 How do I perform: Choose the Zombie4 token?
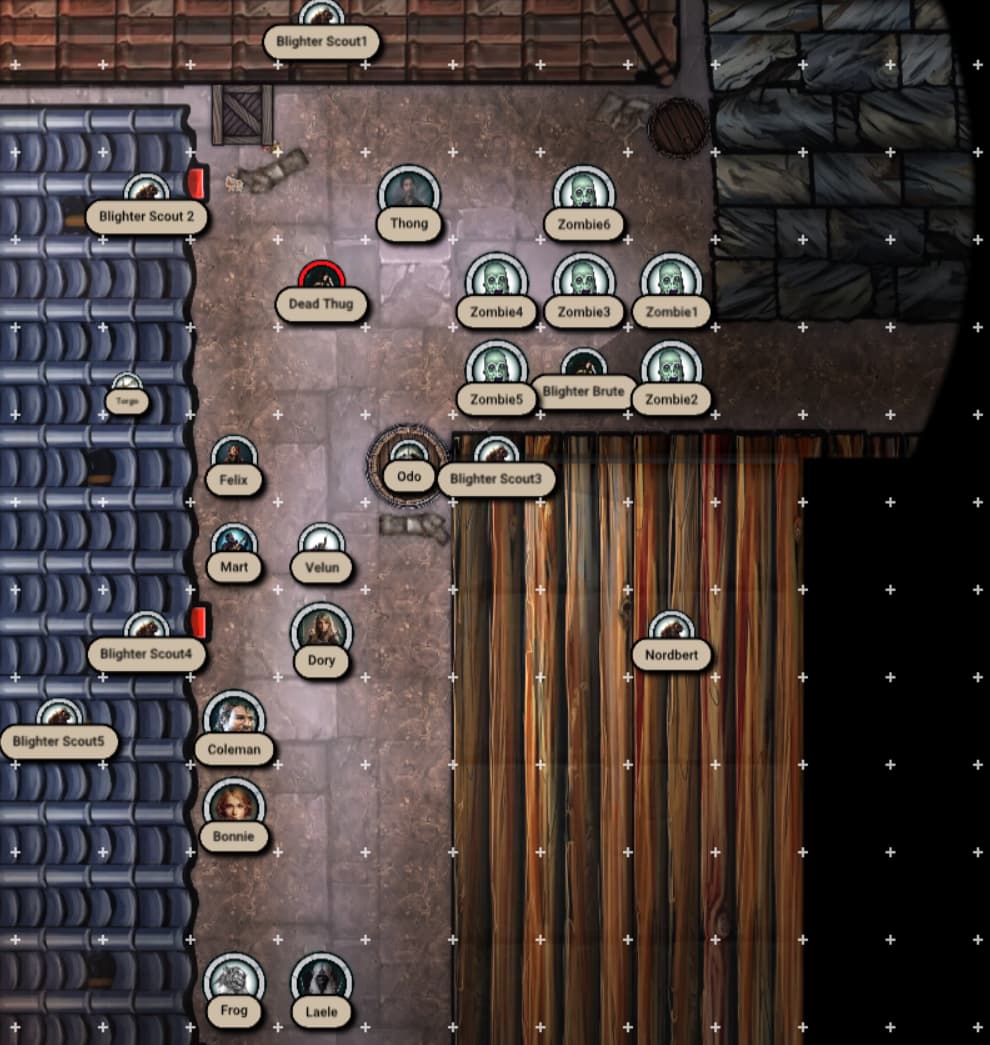point(496,282)
